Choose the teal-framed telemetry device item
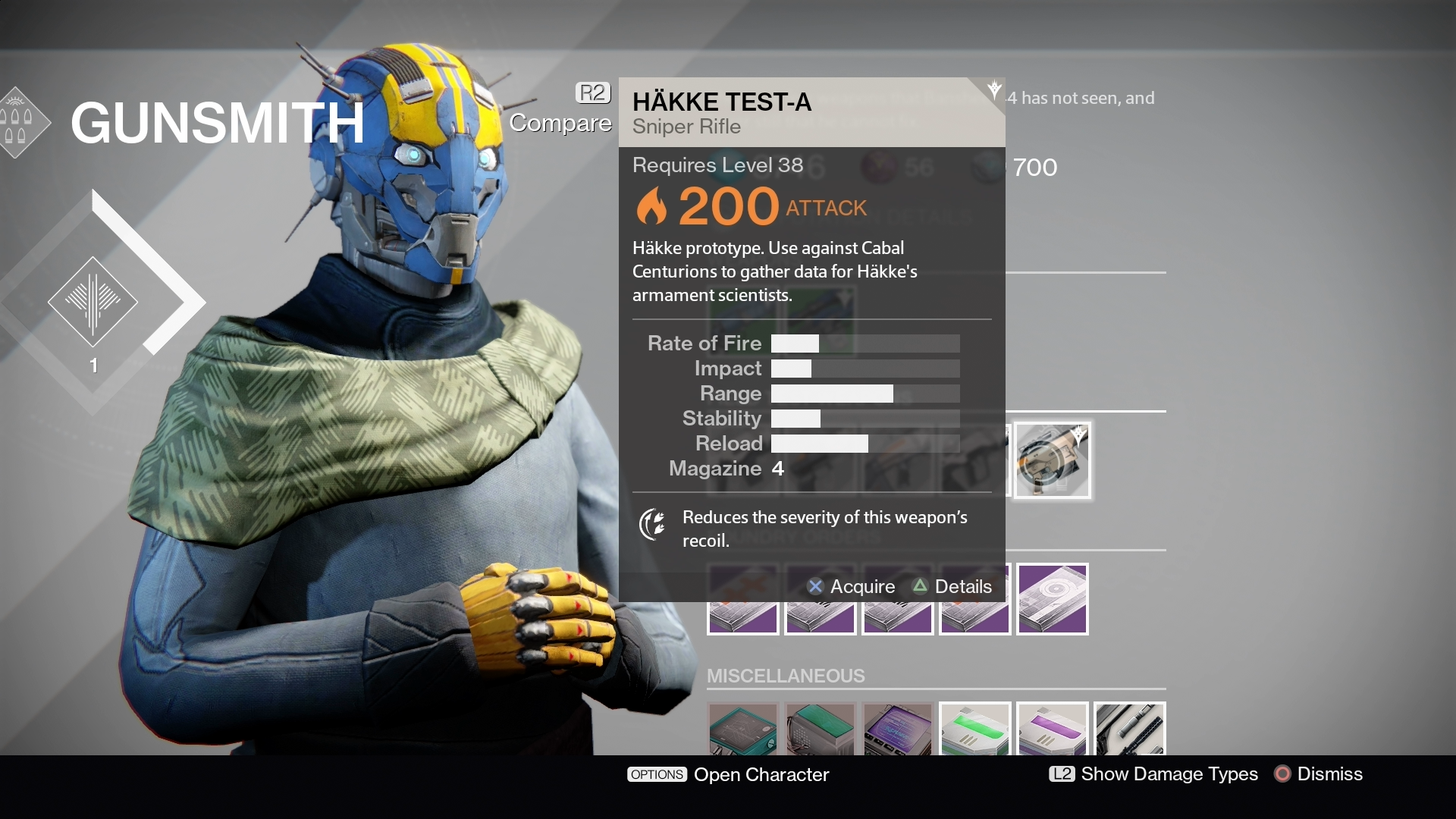The image size is (1456, 819). pyautogui.click(x=743, y=730)
